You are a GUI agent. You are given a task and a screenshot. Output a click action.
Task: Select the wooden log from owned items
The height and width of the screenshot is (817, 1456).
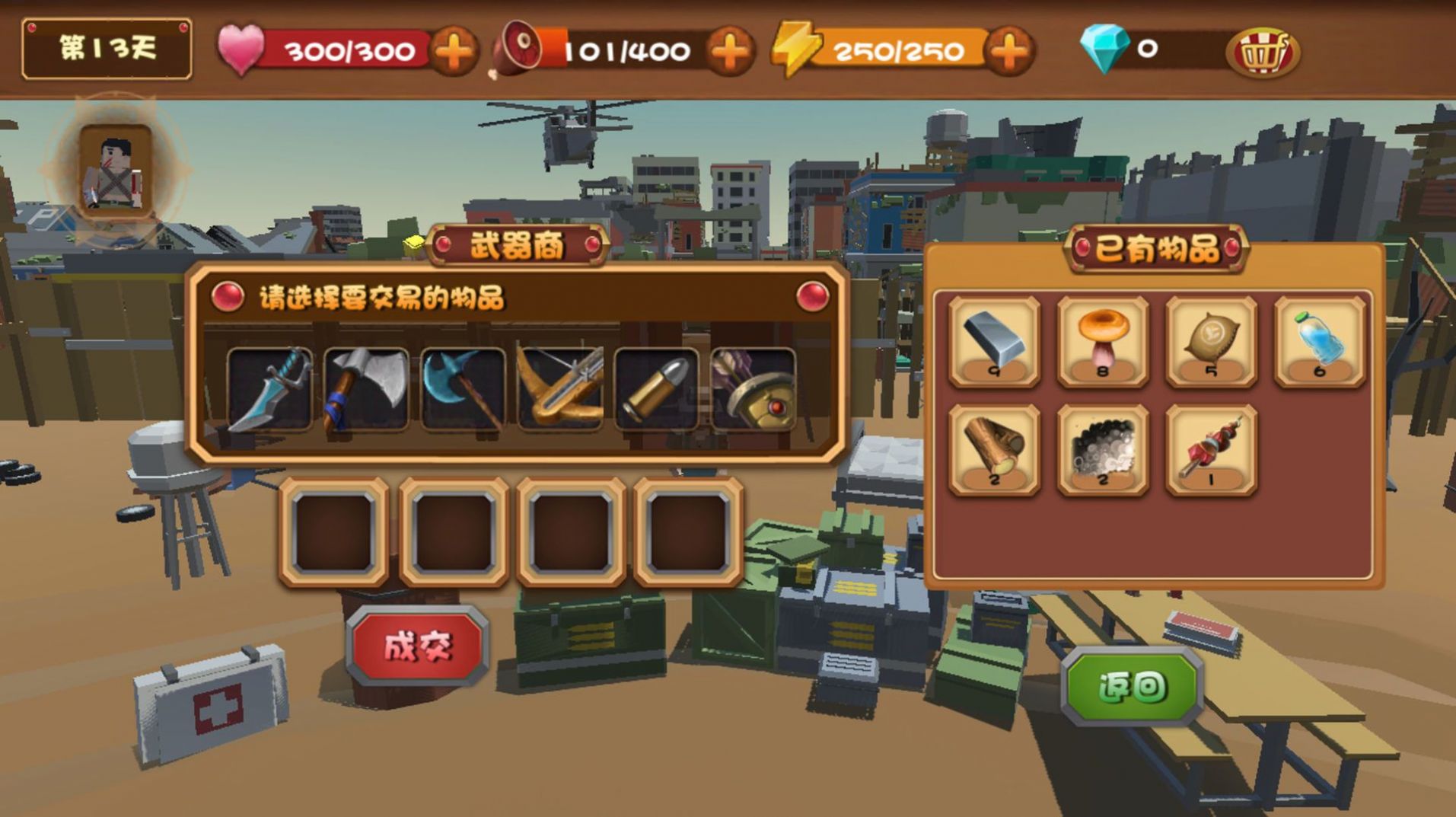pyautogui.click(x=993, y=451)
